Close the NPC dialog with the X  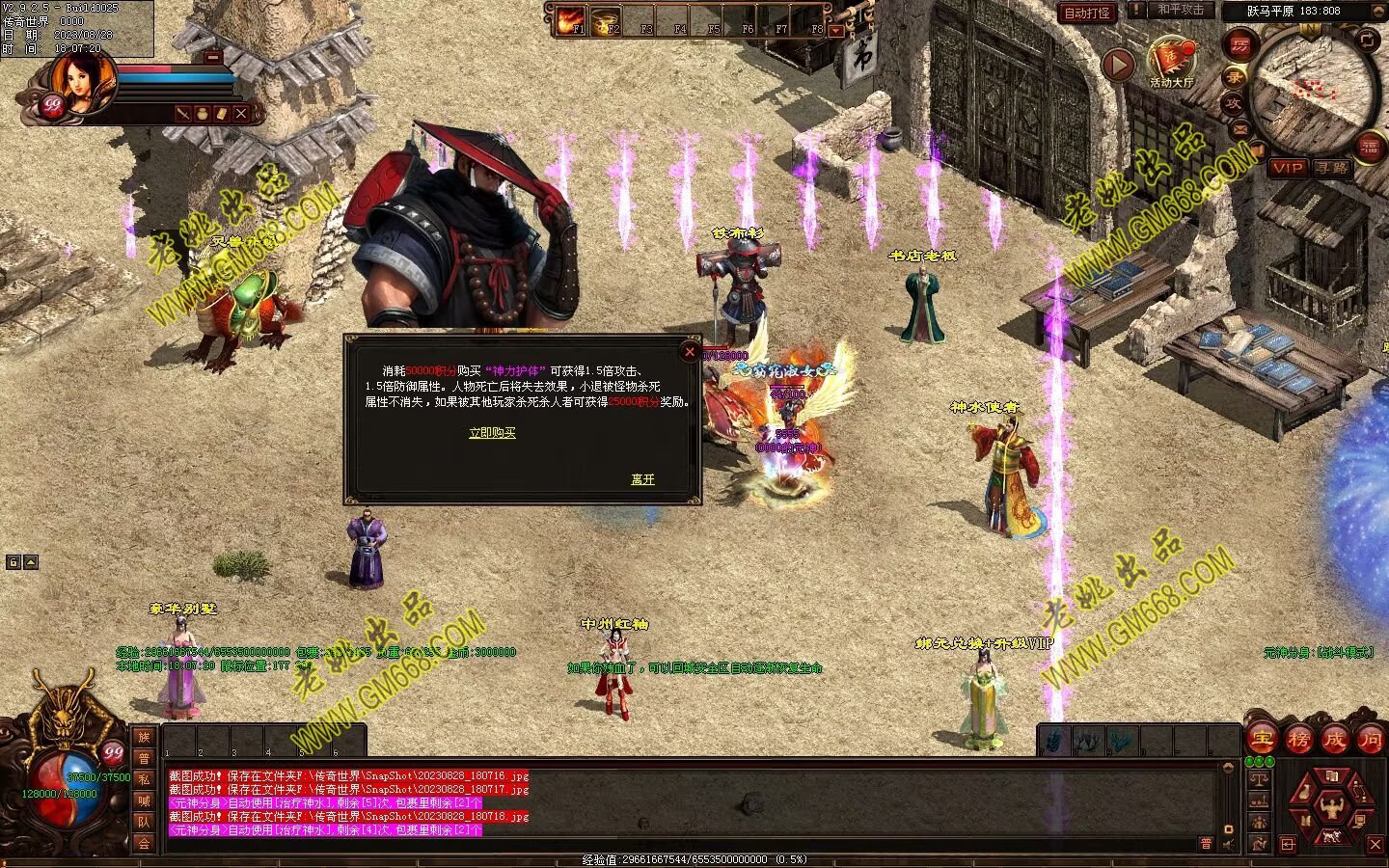pos(689,352)
